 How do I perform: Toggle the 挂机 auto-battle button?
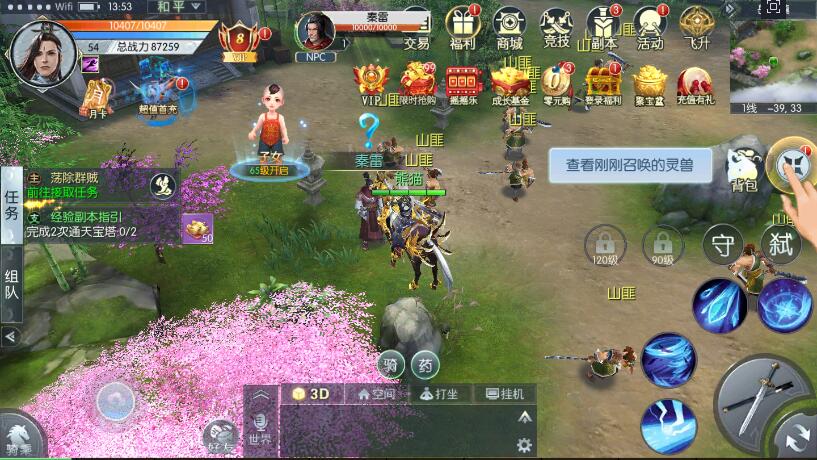pos(505,394)
